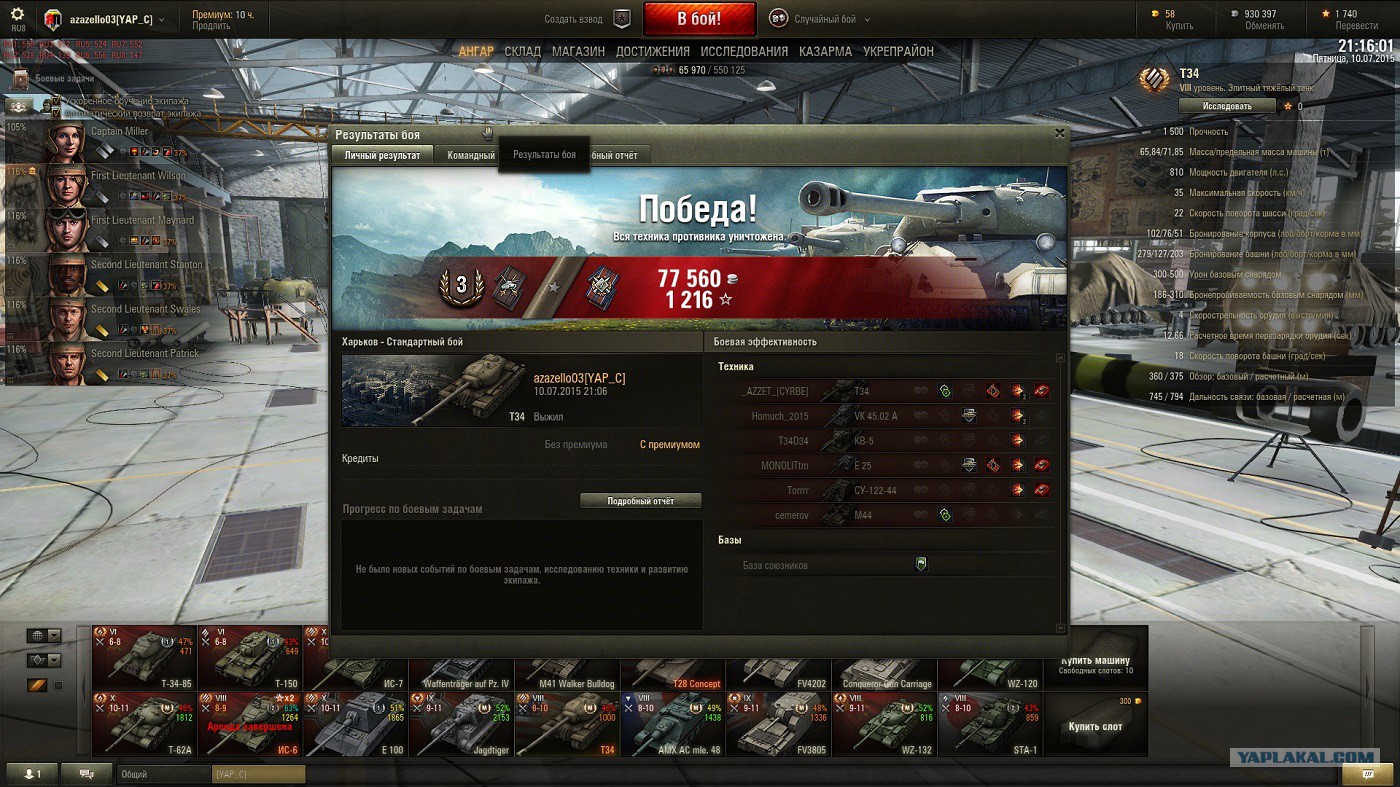The image size is (1400, 787).
Task: Open the settings gear icon menu
Action: click(x=17, y=16)
